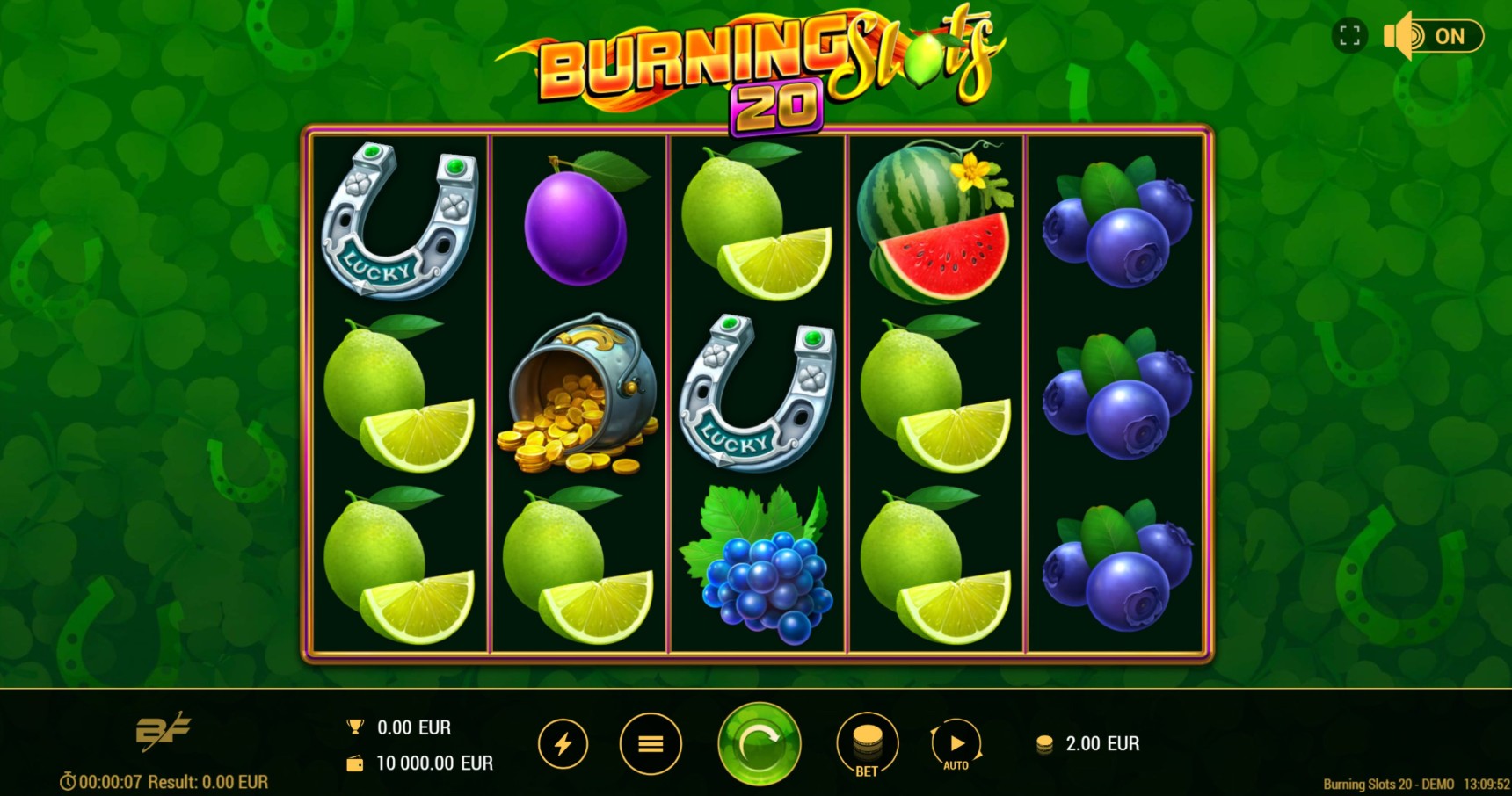
Task: Click the wallet balance icon
Action: 353,763
